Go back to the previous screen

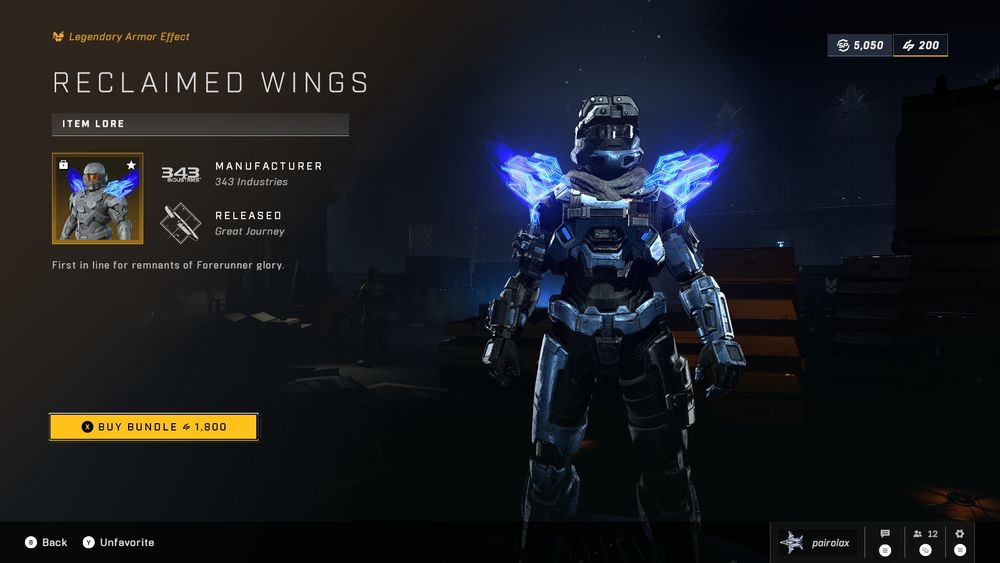[46, 542]
